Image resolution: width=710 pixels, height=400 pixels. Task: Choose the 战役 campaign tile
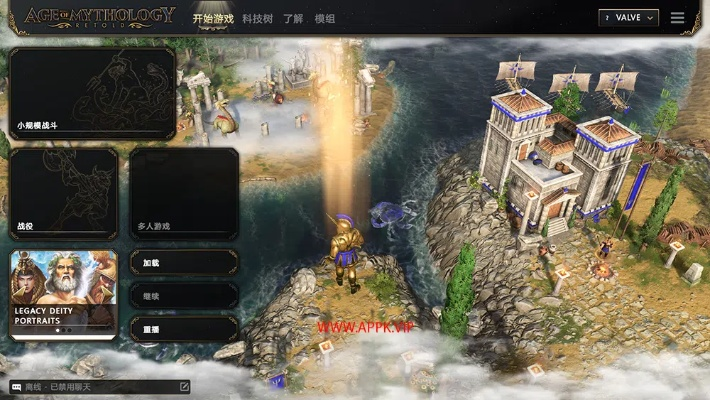click(x=64, y=194)
